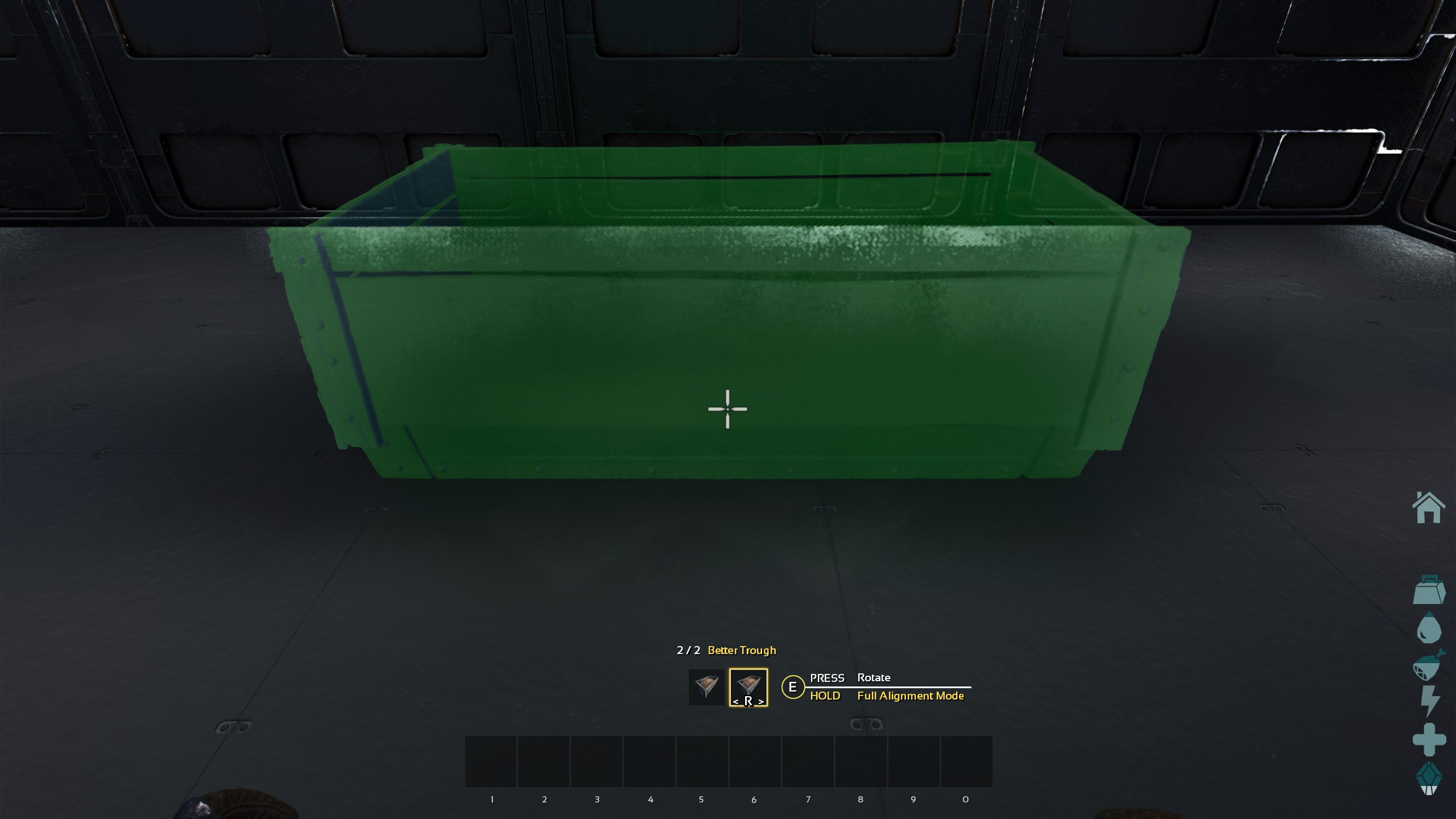Activate the E key rotate prompt
The width and height of the screenshot is (1456, 819).
click(792, 686)
